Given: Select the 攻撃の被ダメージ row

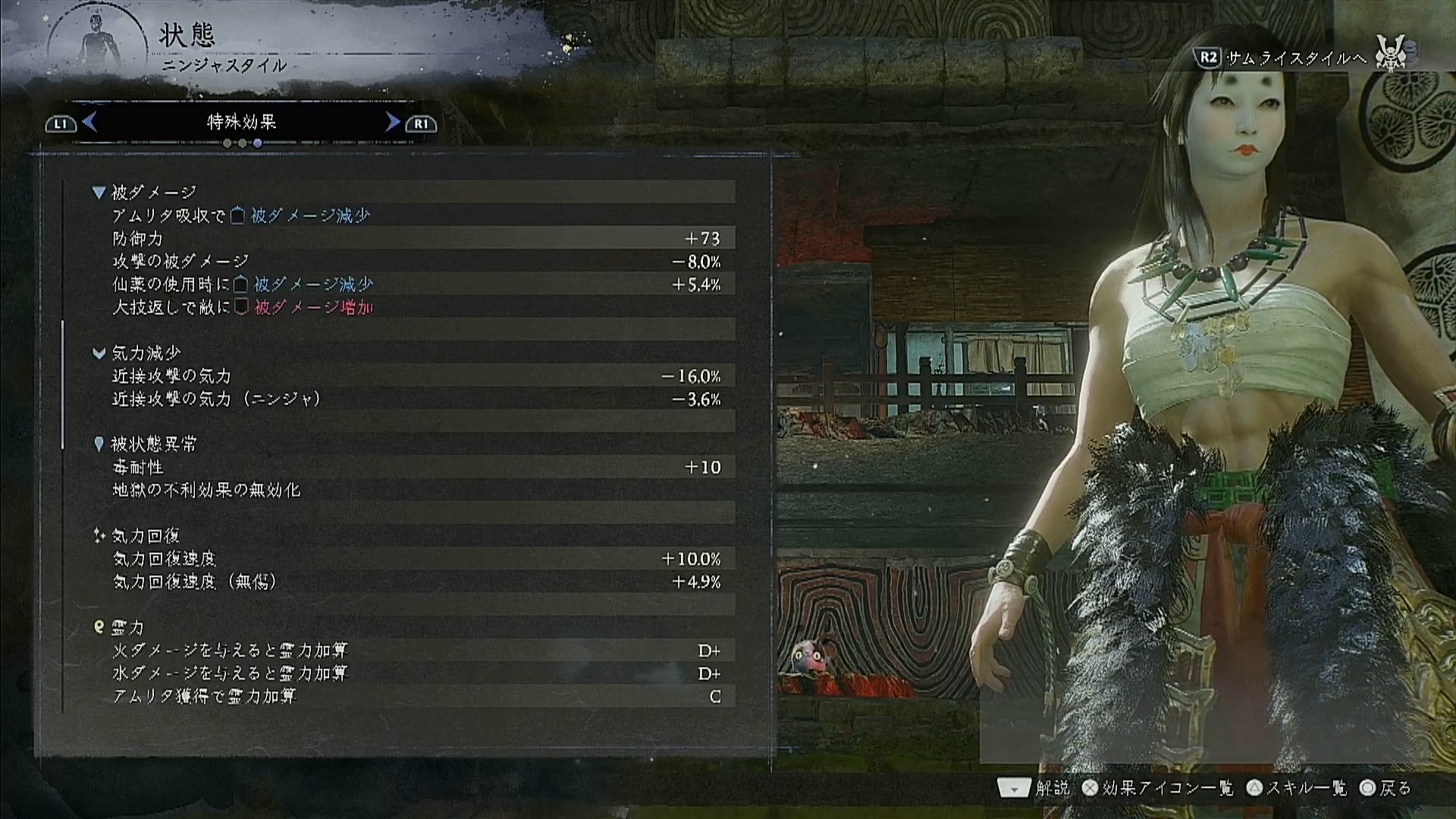Looking at the screenshot, I should pyautogui.click(x=416, y=262).
